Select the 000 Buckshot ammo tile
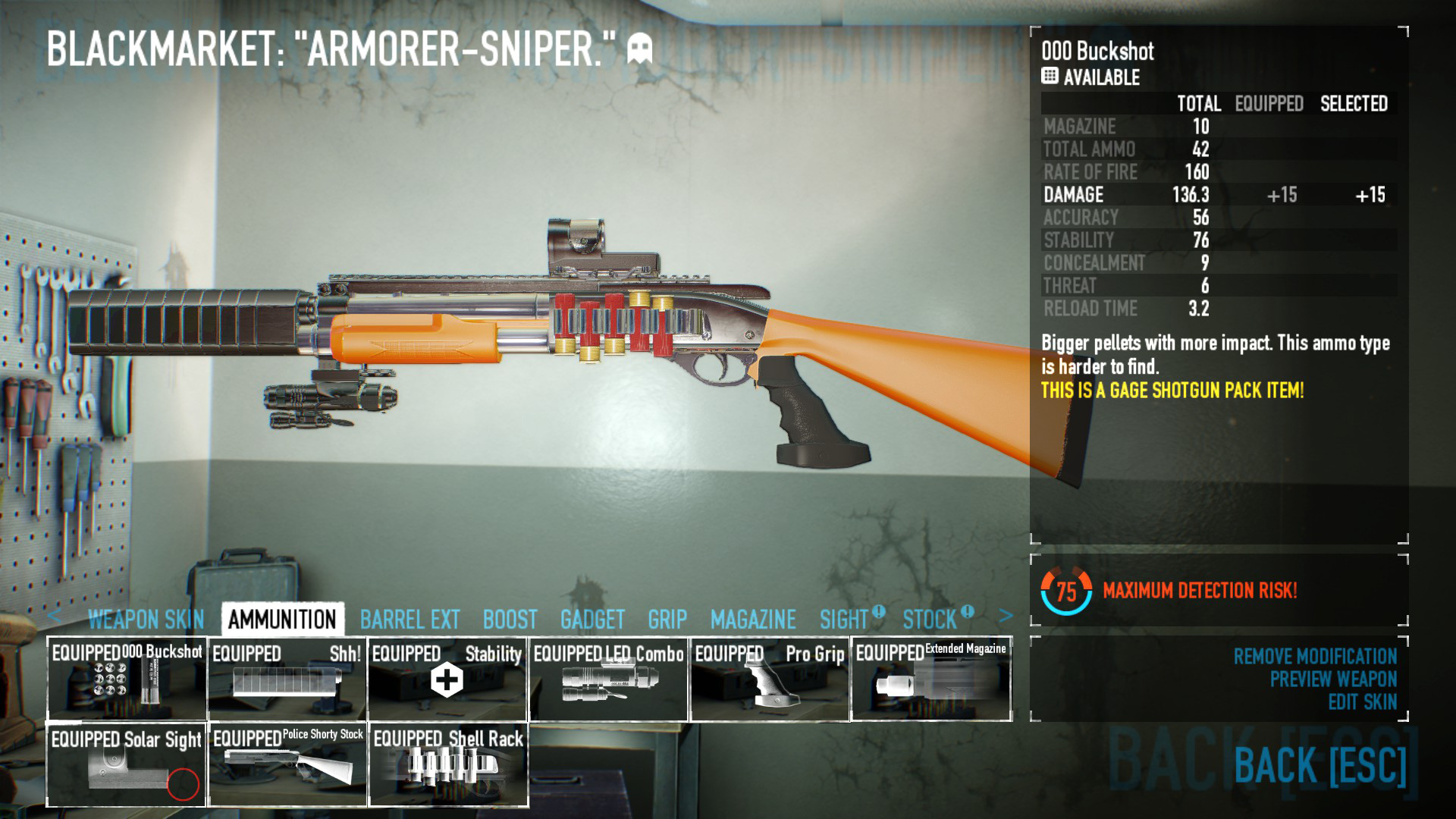 [127, 679]
